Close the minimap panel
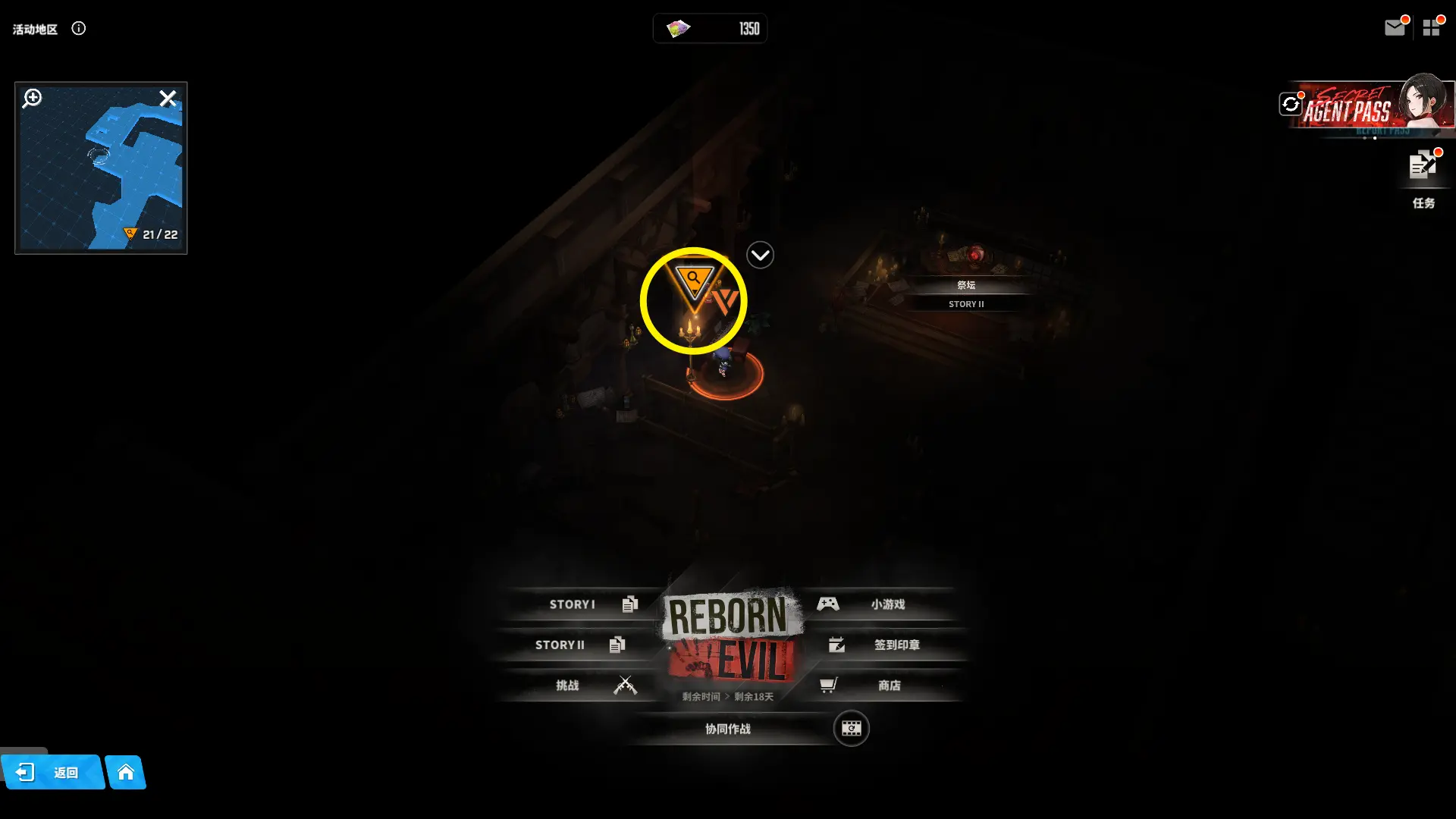The height and width of the screenshot is (819, 1456). (168, 98)
